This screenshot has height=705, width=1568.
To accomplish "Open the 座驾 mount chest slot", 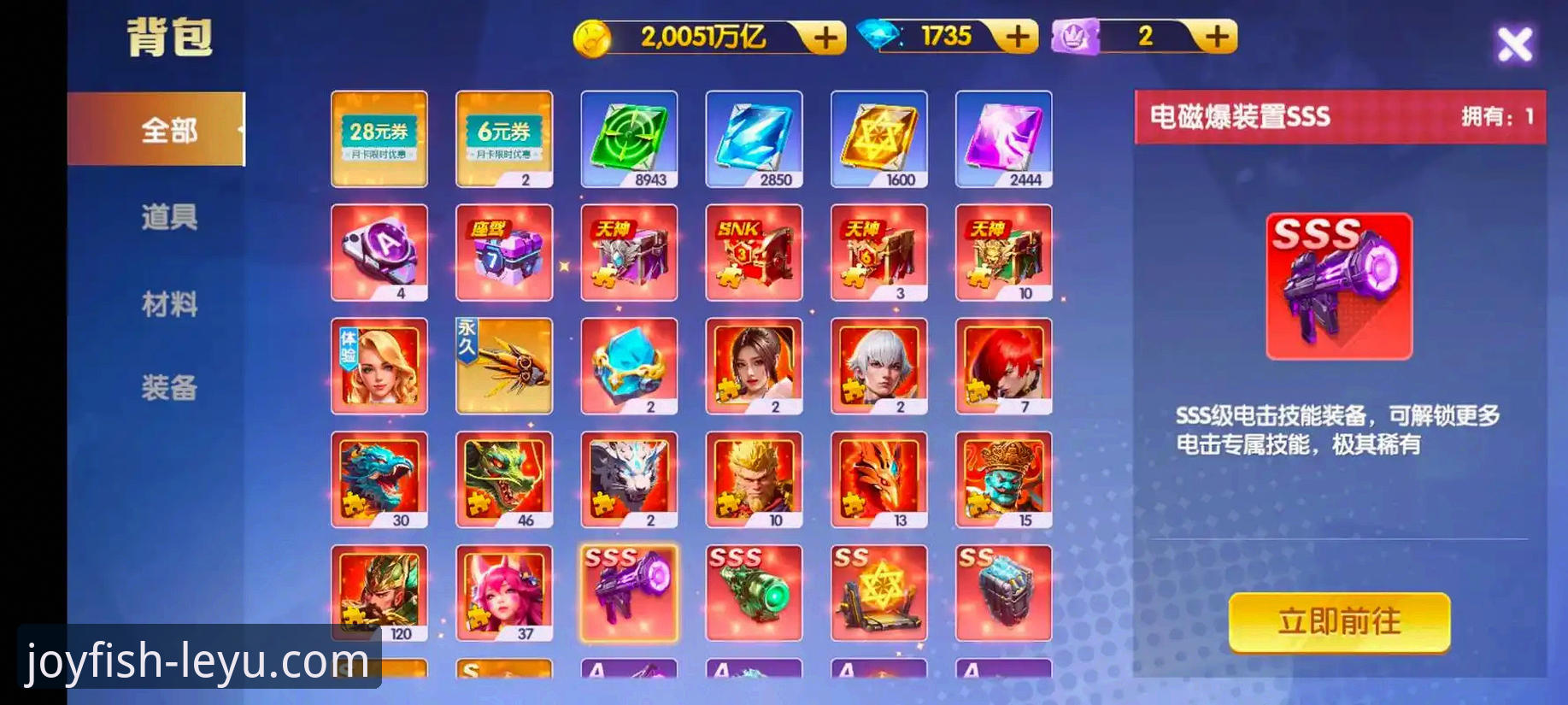I will coord(504,252).
